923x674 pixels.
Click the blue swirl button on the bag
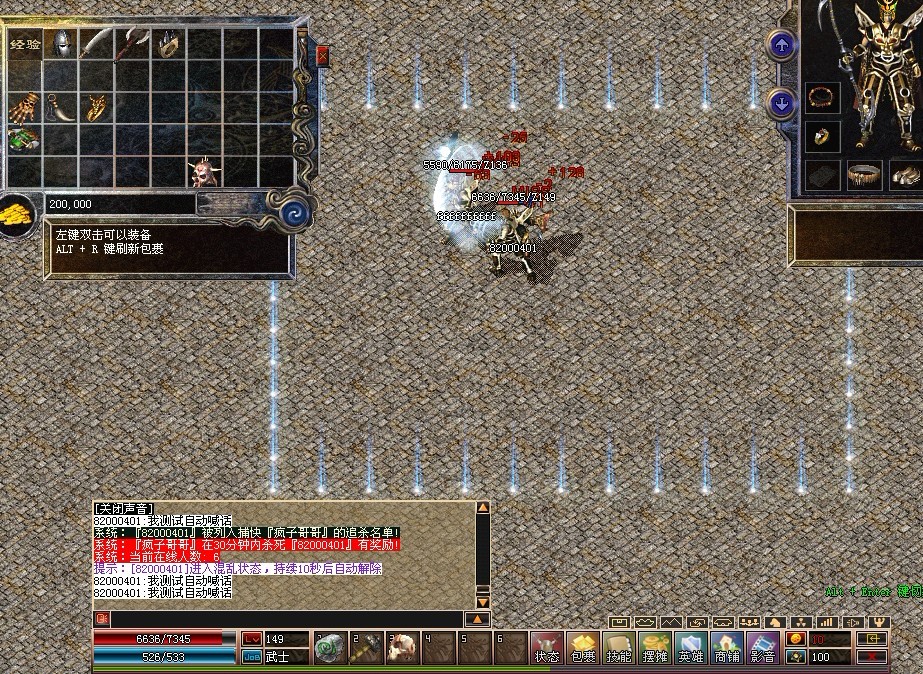click(293, 212)
